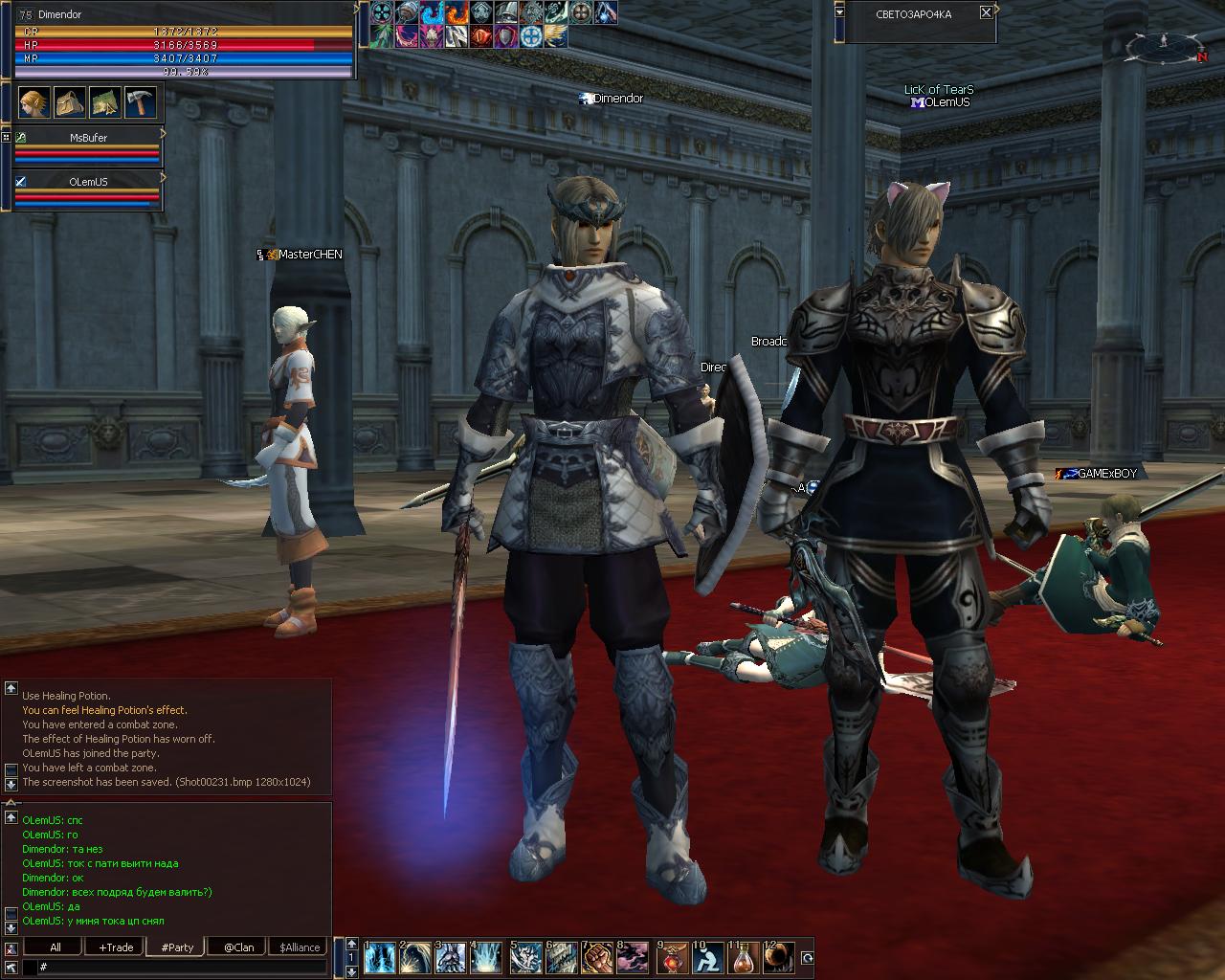1225x980 pixels.
Task: Activate the sit/kneel action in slot 10
Action: coord(707,957)
